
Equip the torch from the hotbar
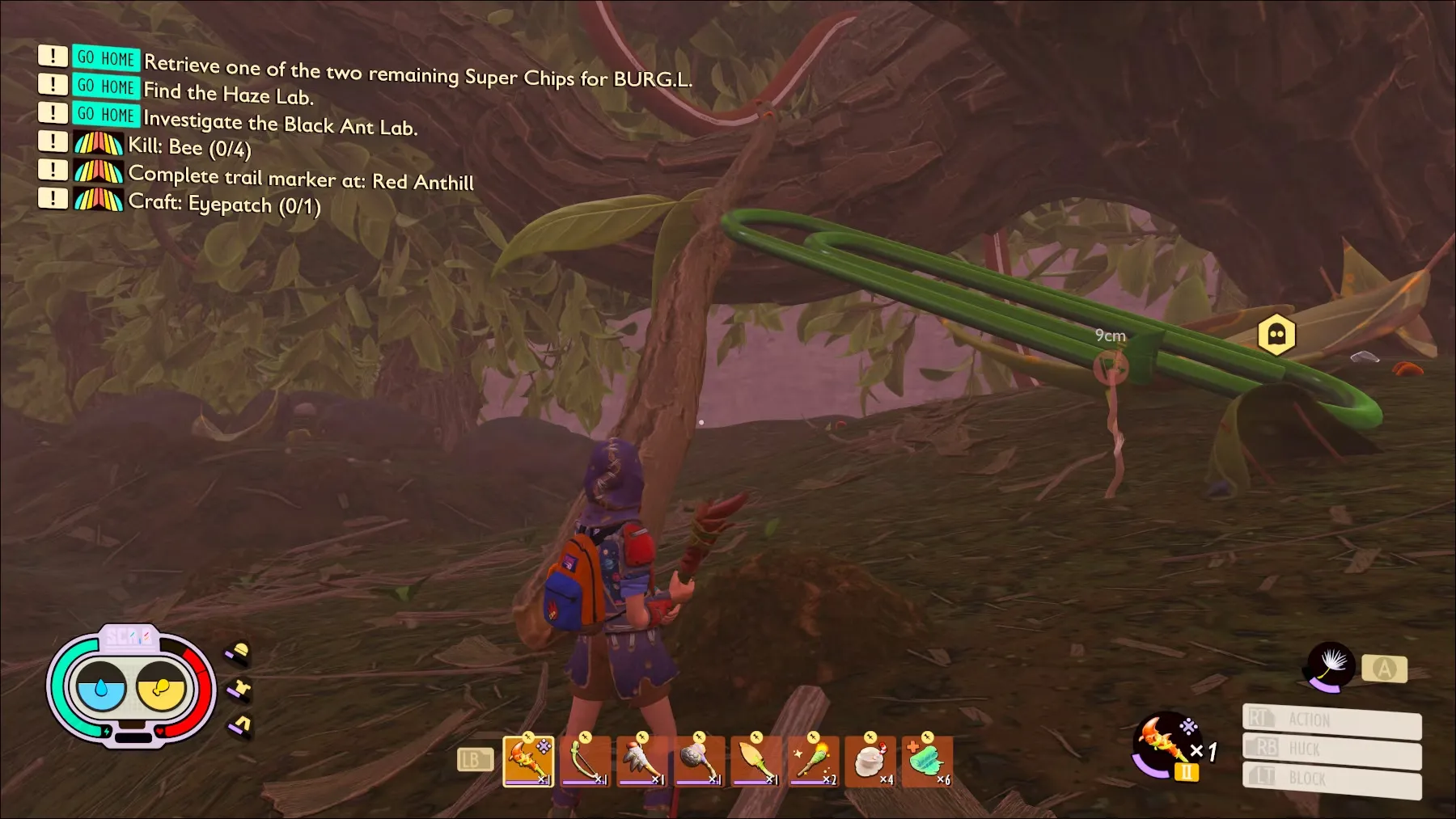click(813, 761)
